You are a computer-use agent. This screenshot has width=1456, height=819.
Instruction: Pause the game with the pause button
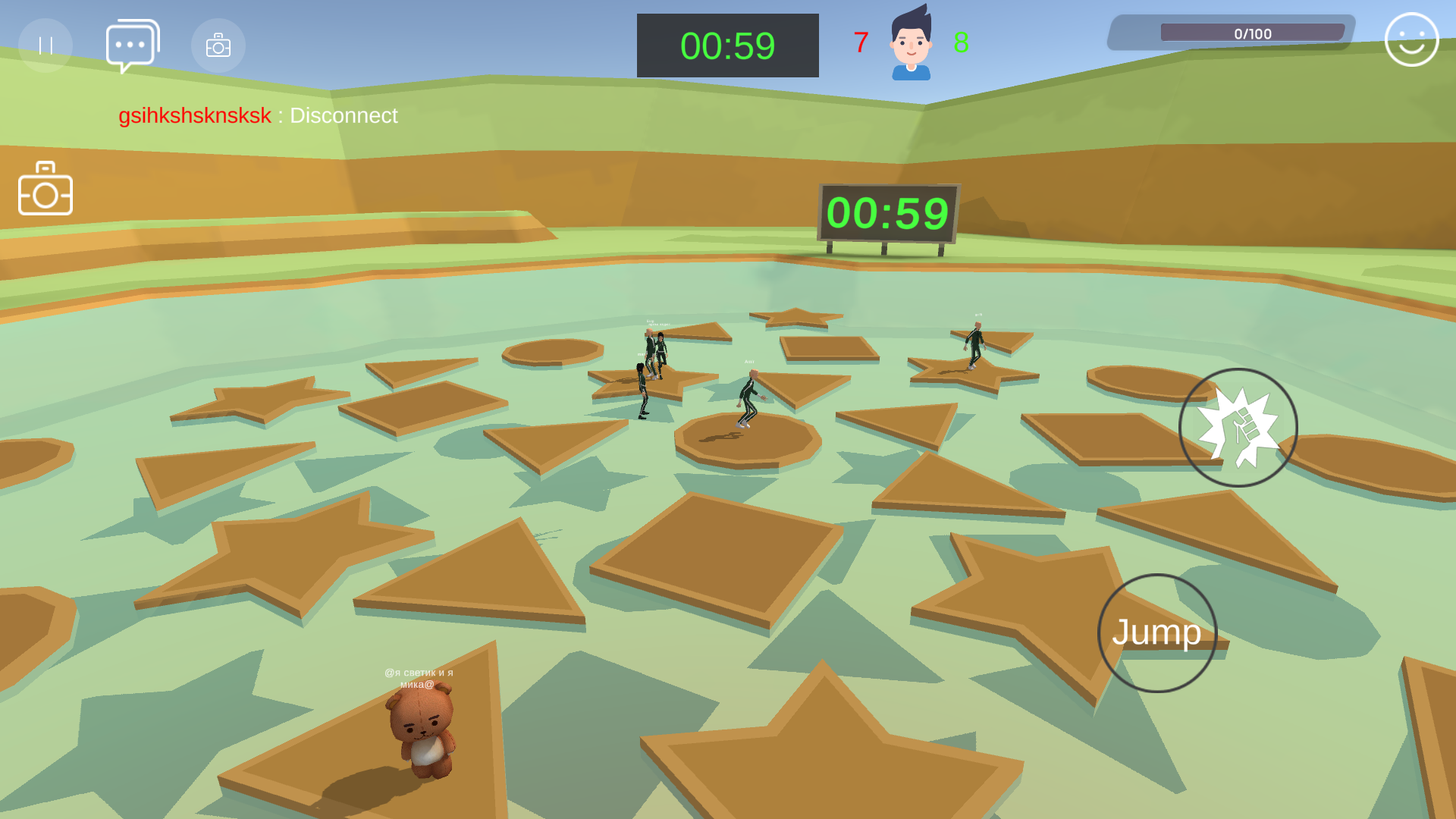click(x=45, y=45)
